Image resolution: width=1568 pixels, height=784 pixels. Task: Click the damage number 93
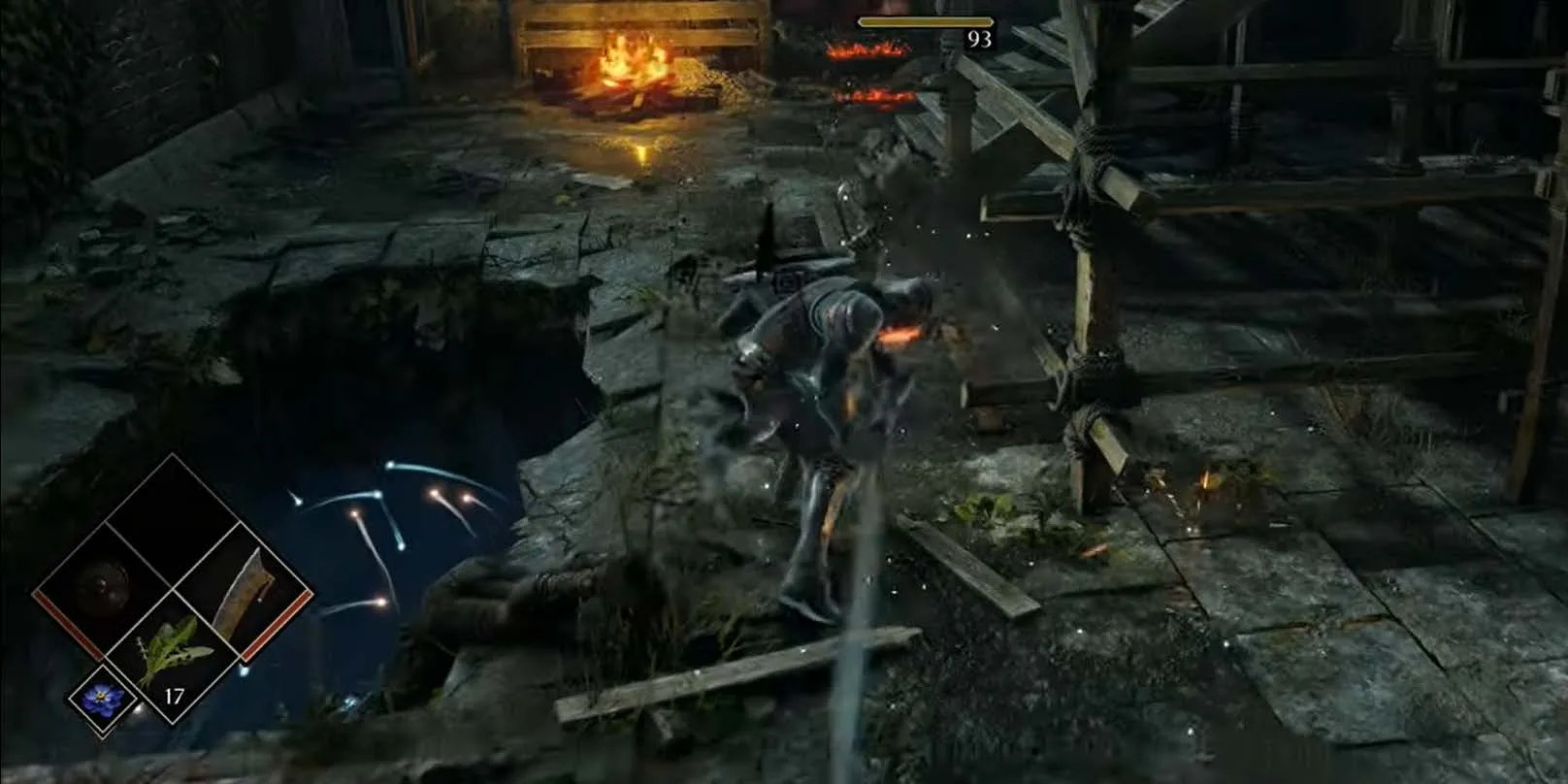click(979, 38)
